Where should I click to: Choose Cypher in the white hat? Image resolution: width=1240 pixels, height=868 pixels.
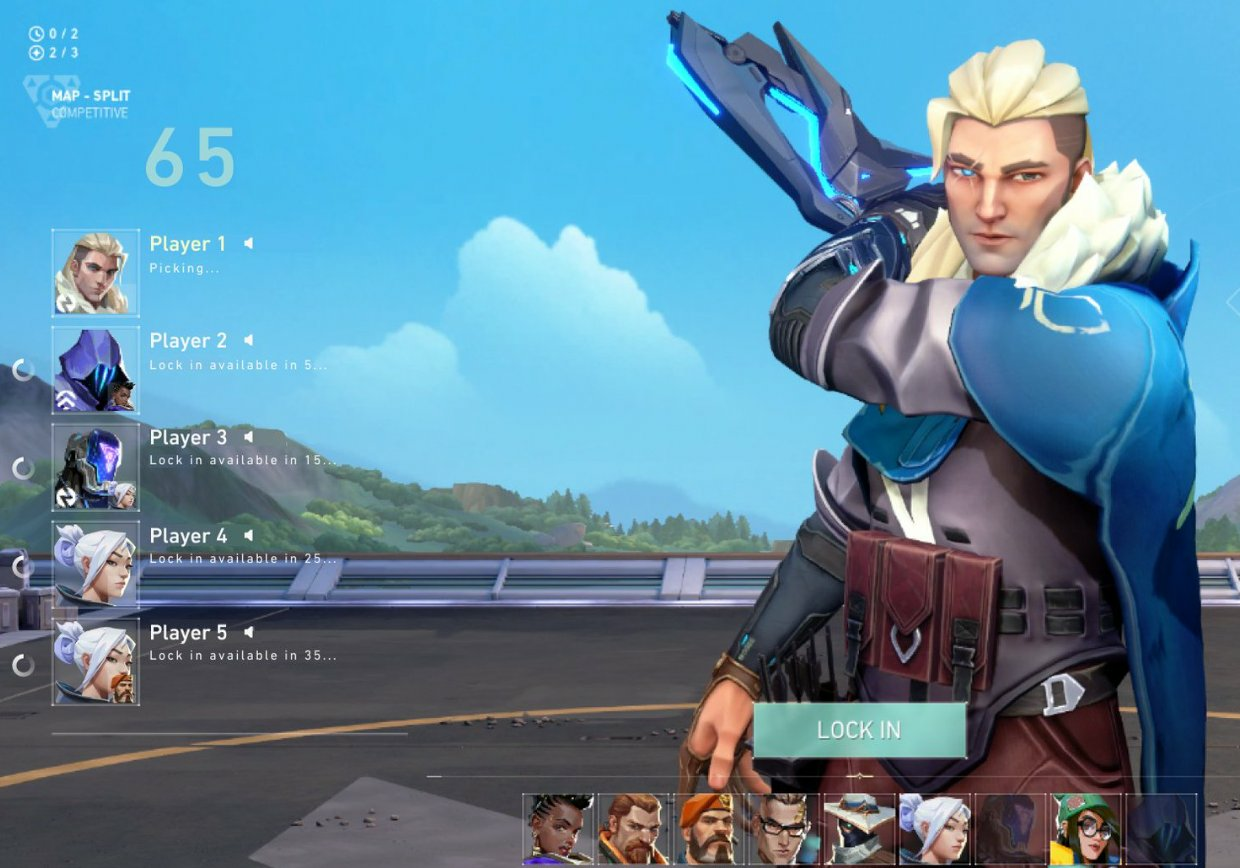859,829
